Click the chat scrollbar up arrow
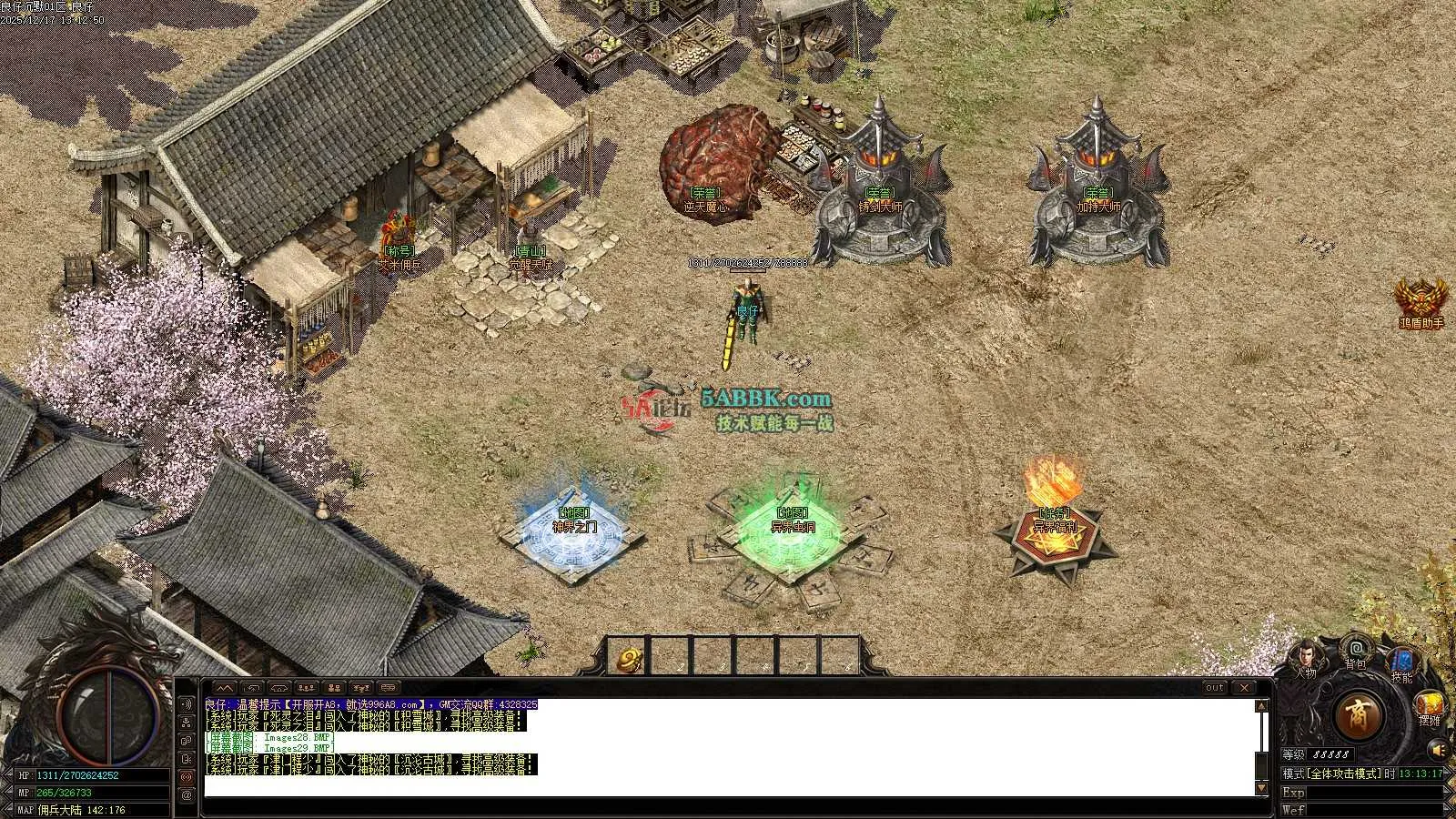 1261,706
